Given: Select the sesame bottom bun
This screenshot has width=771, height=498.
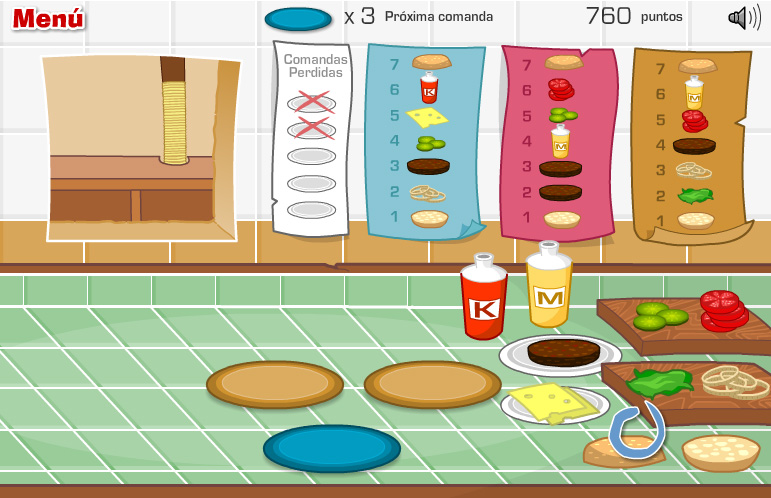Looking at the screenshot, I should coord(720,450).
